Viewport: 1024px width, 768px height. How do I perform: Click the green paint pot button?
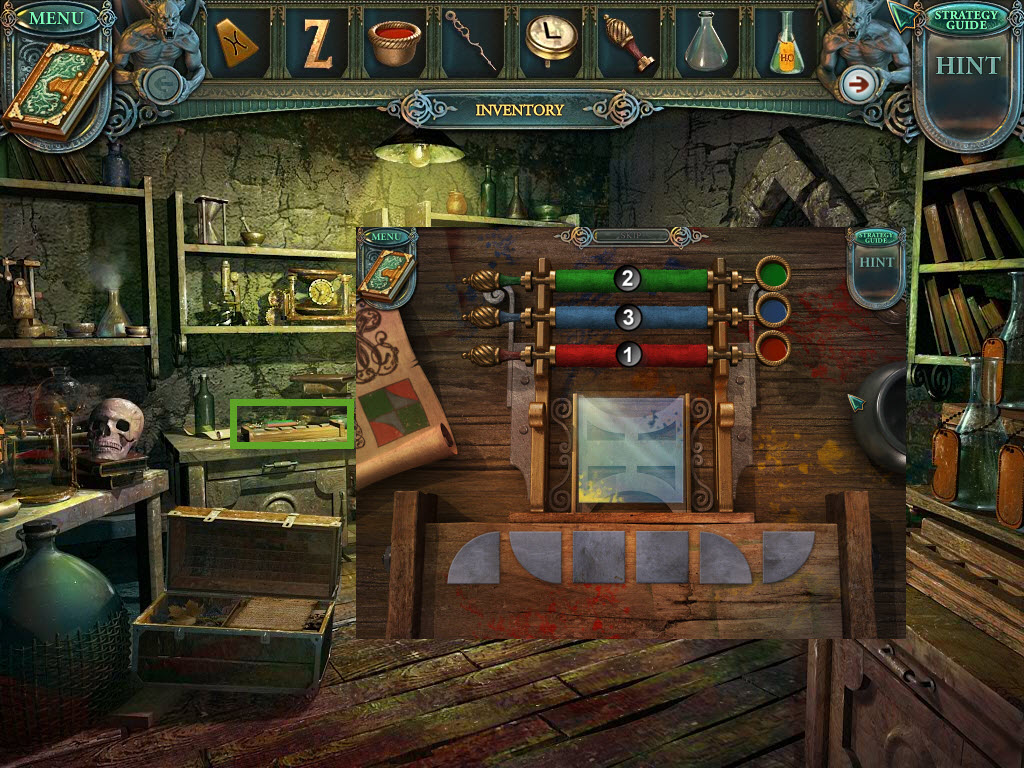[773, 272]
